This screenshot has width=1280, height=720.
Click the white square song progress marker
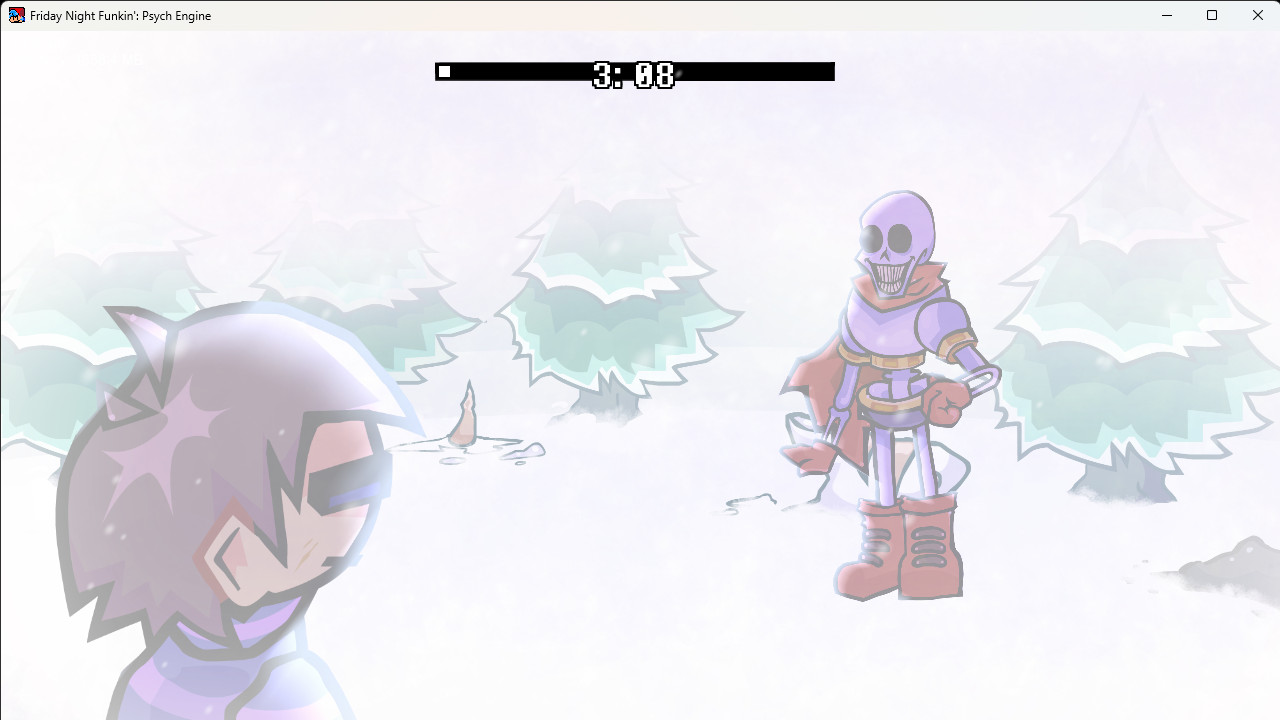pyautogui.click(x=444, y=71)
